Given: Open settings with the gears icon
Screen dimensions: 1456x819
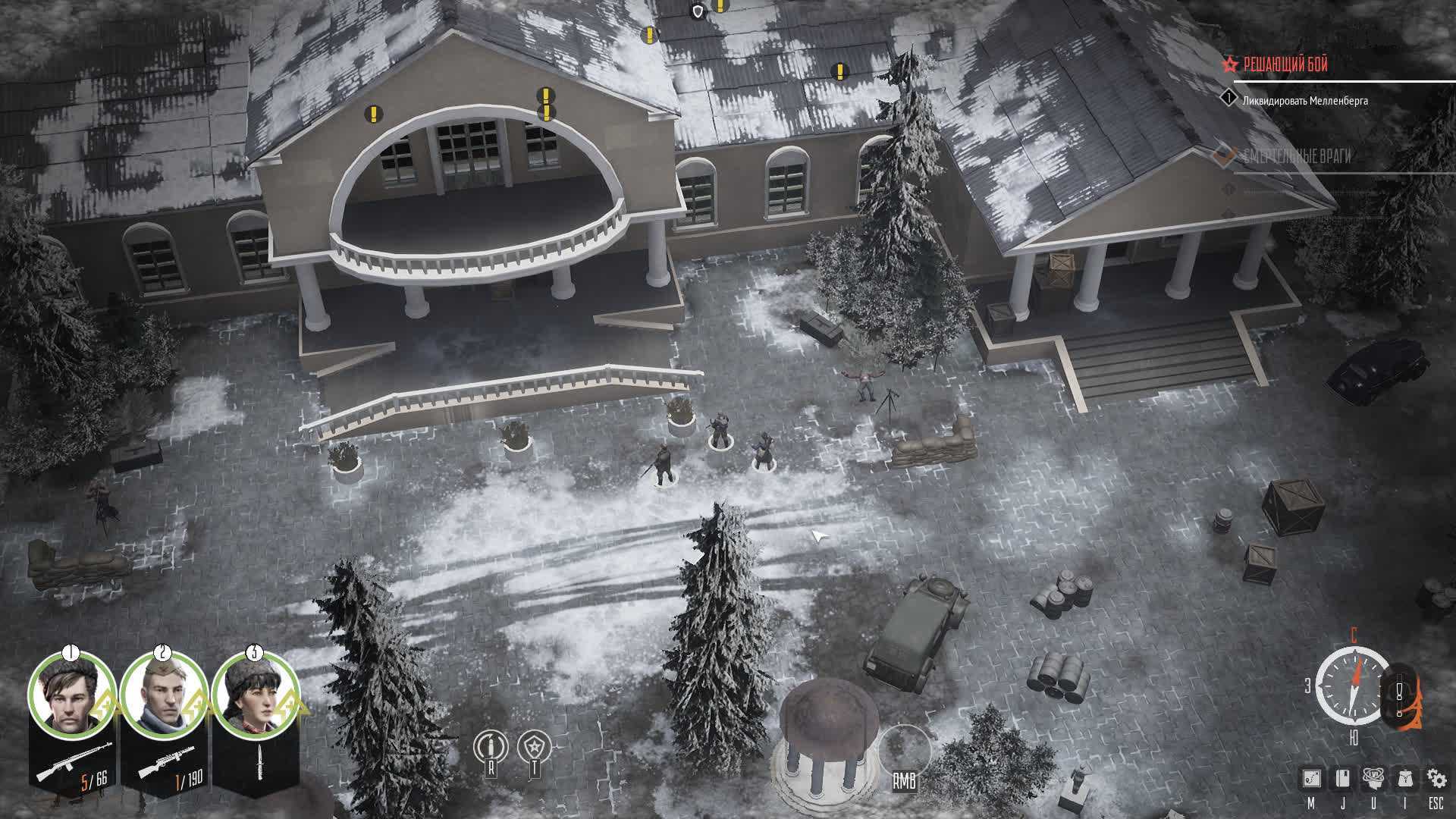Looking at the screenshot, I should pyautogui.click(x=1436, y=778).
